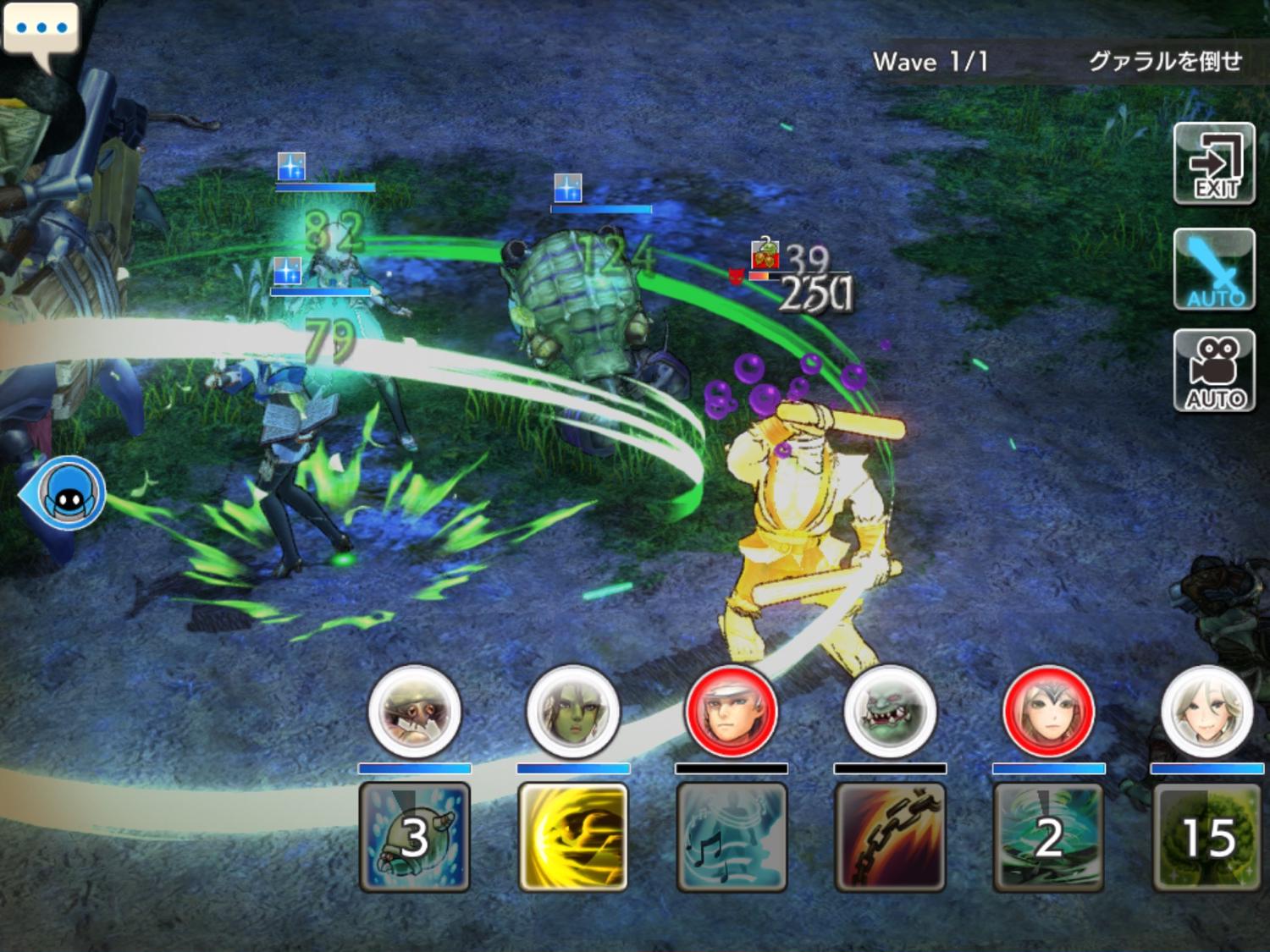
Task: Tap the blue hooded character marker
Action: 68,493
